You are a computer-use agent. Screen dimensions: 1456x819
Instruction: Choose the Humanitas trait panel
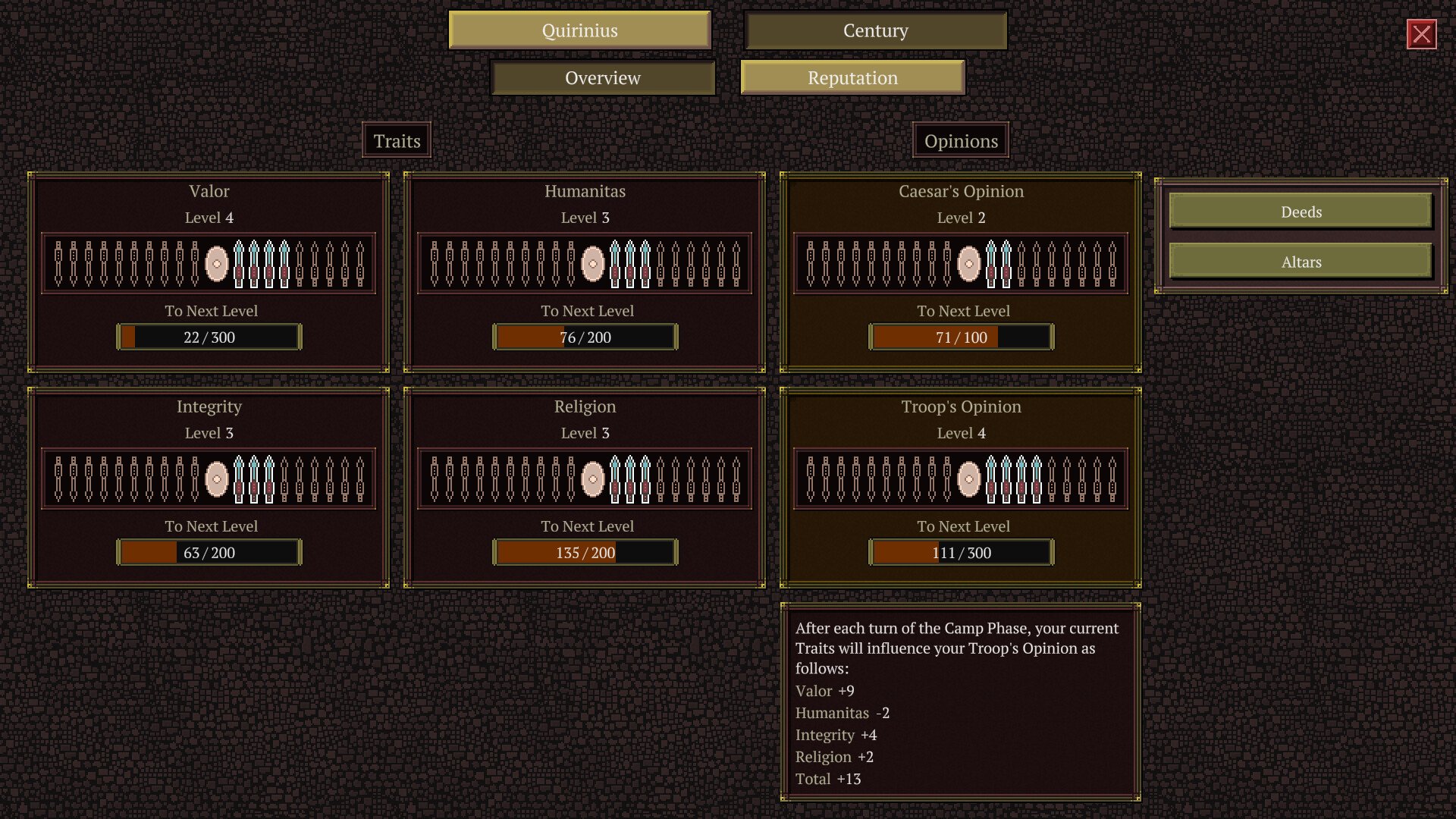pos(585,272)
